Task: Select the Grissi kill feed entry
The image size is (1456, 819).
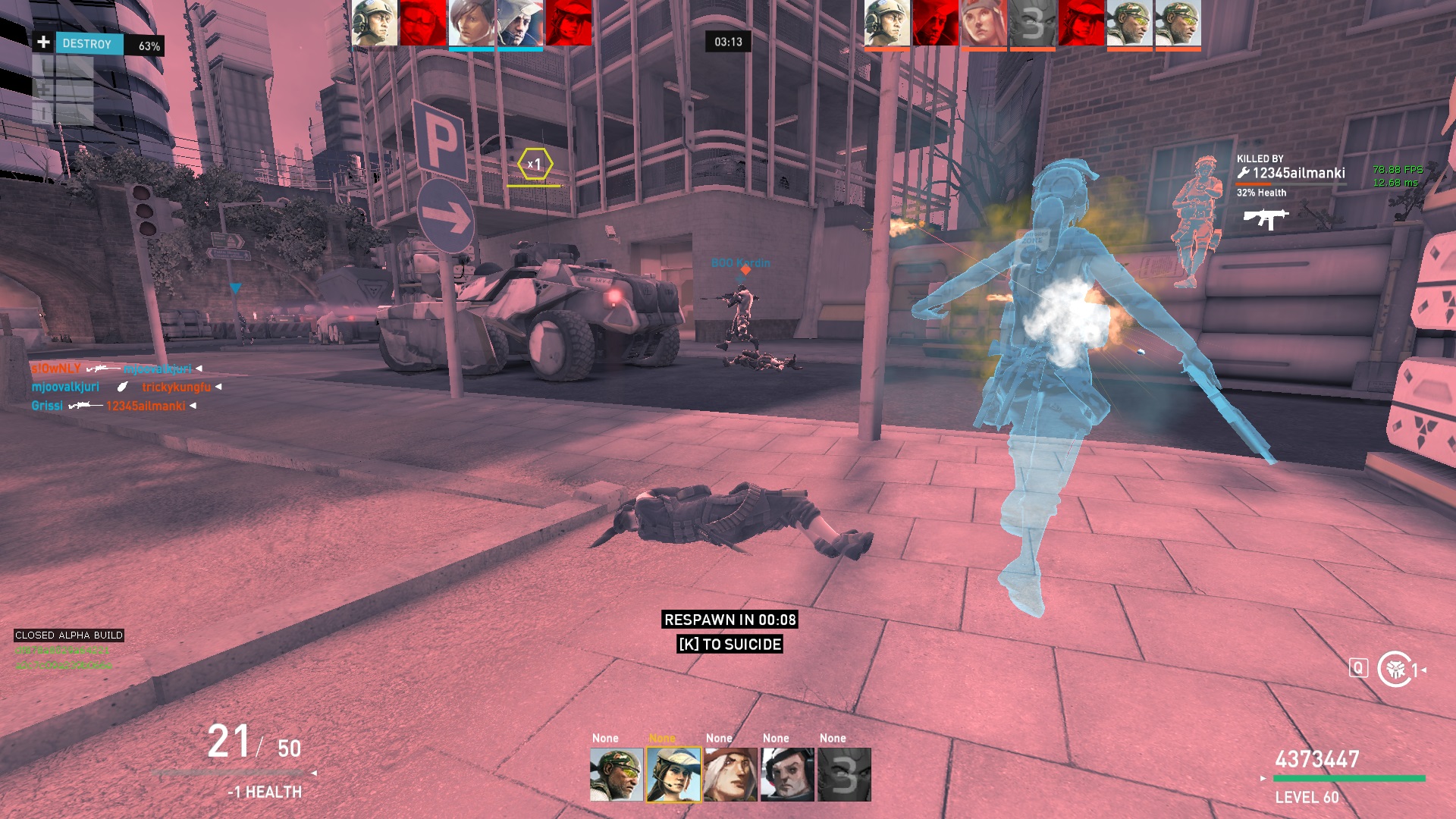Action: 47,406
